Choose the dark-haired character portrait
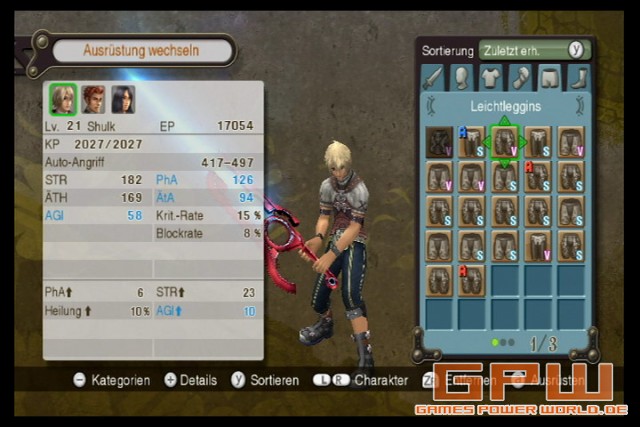640x427 pixels. click(123, 99)
